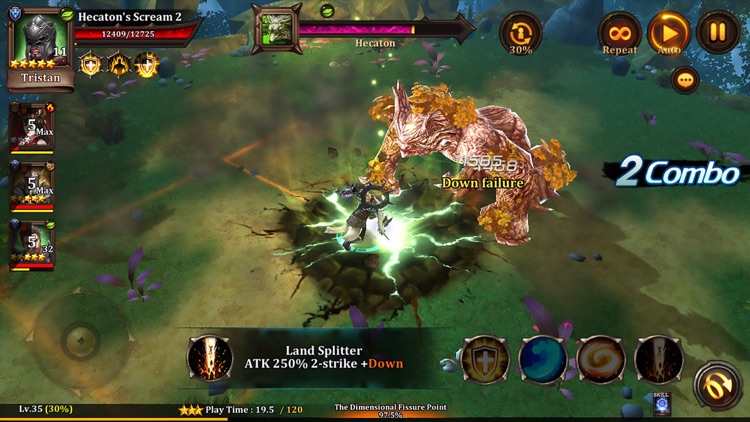The width and height of the screenshot is (750, 422).
Task: Open the orange chat bubble
Action: click(x=685, y=80)
